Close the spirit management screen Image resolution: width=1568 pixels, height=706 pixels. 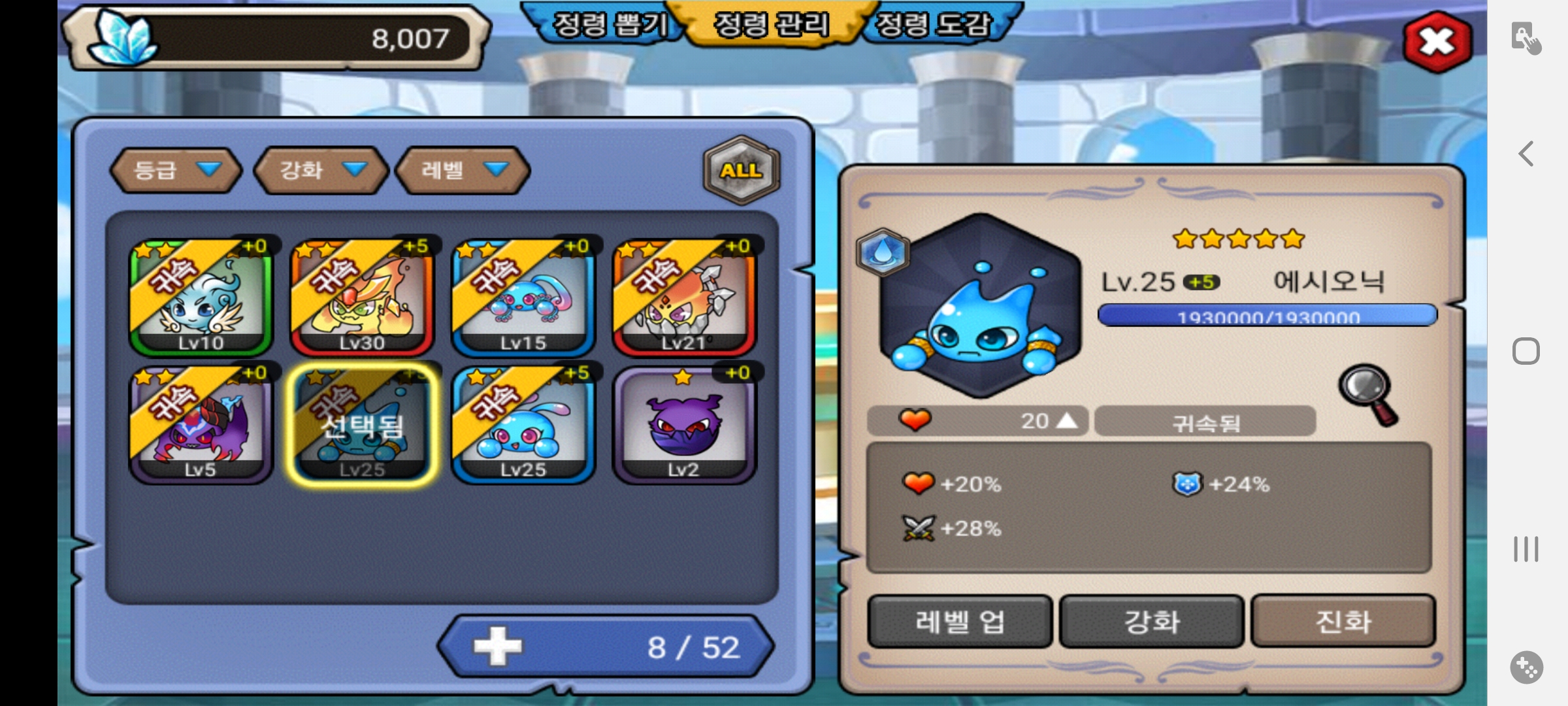[x=1437, y=42]
